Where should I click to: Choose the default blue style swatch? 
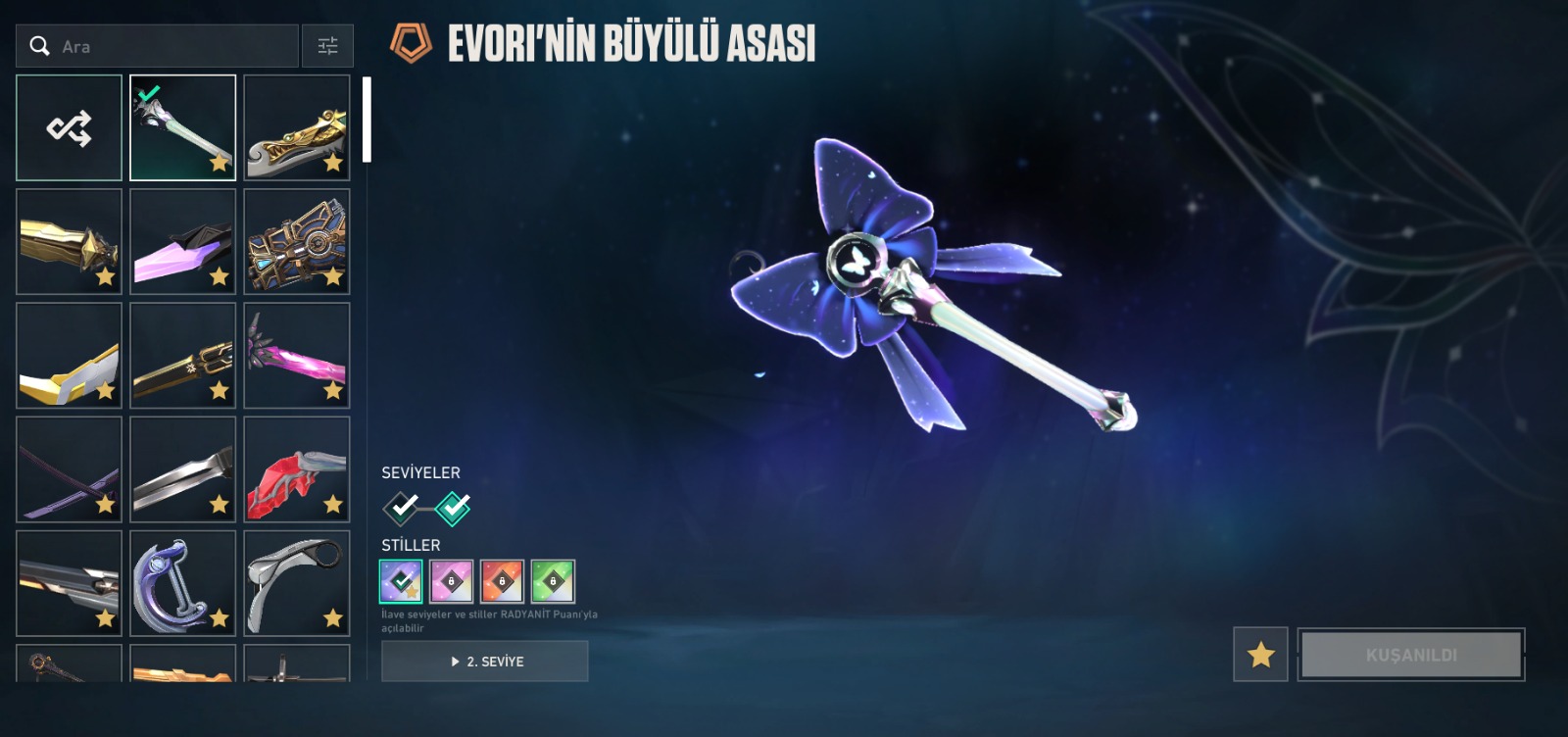tap(401, 581)
